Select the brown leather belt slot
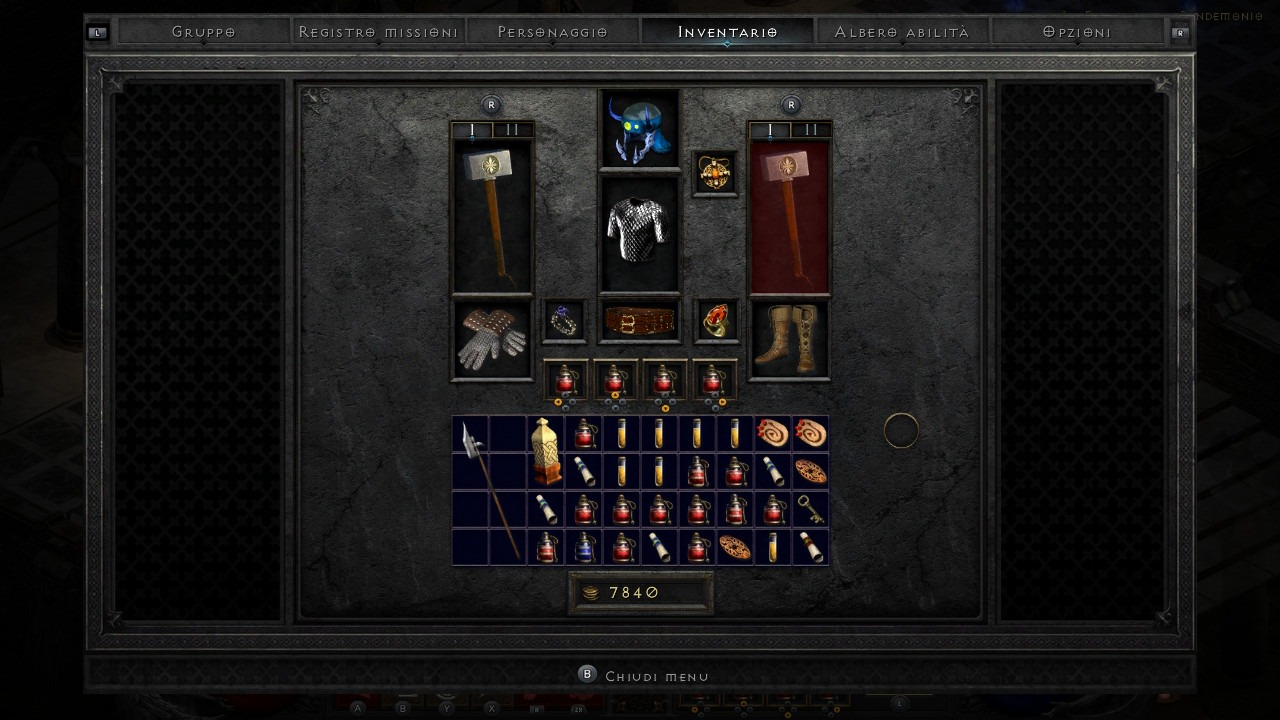Screen dimensions: 1280x720 click(x=639, y=321)
